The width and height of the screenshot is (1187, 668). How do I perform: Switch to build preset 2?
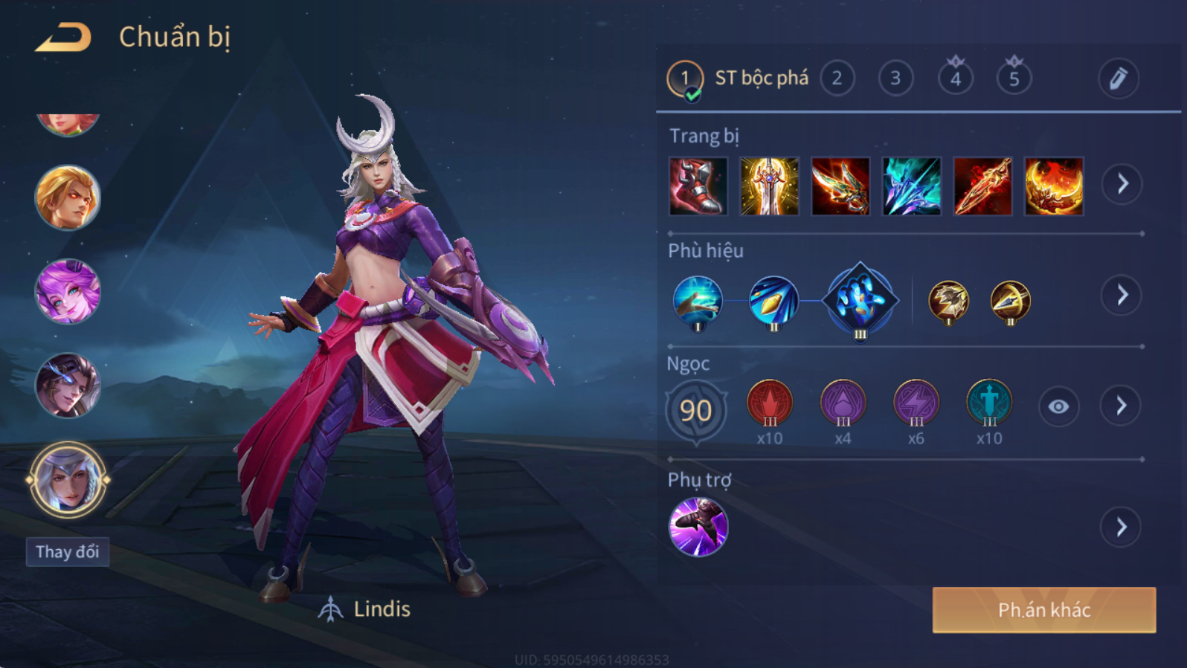click(x=837, y=78)
